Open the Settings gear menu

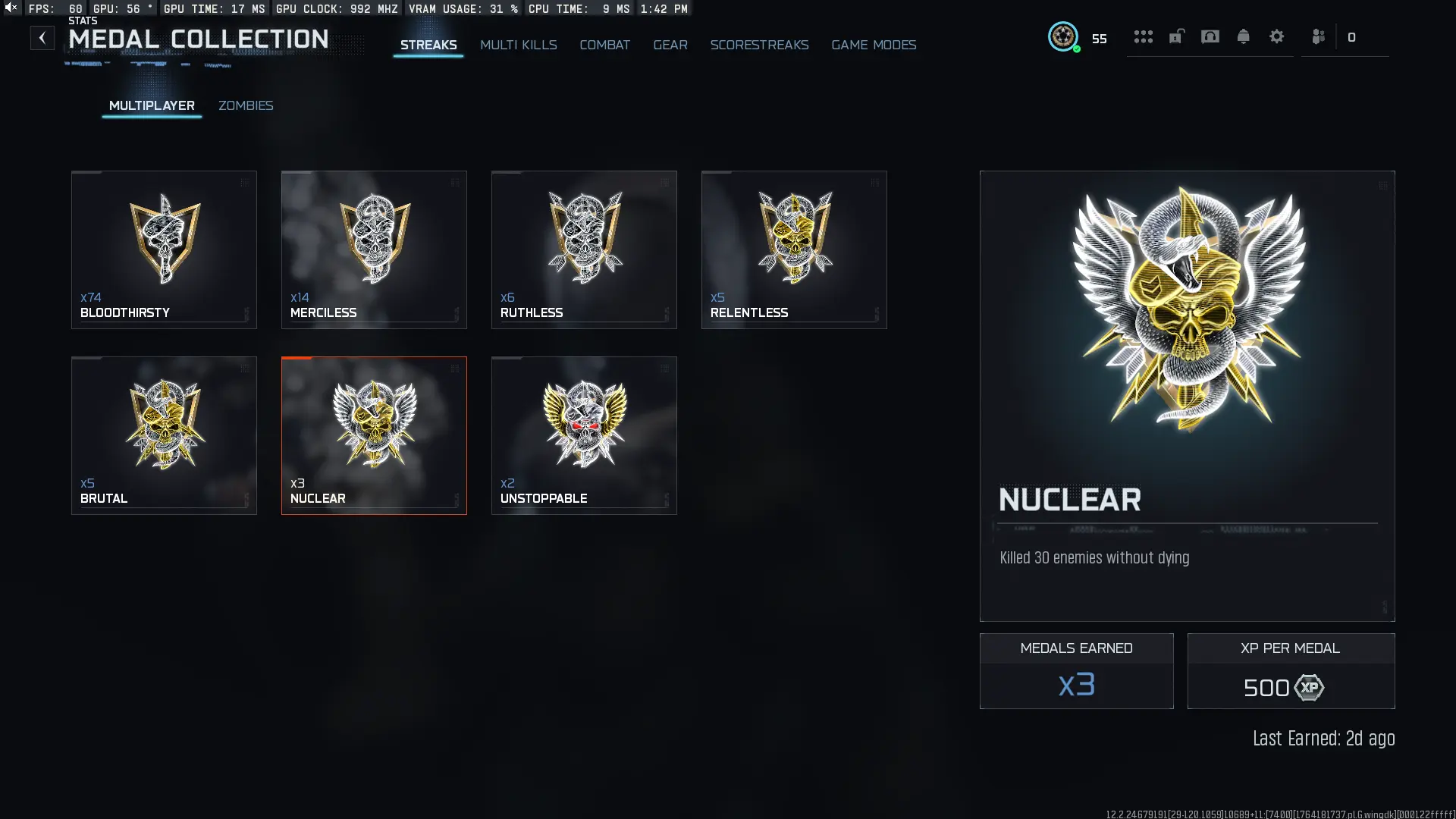tap(1277, 36)
